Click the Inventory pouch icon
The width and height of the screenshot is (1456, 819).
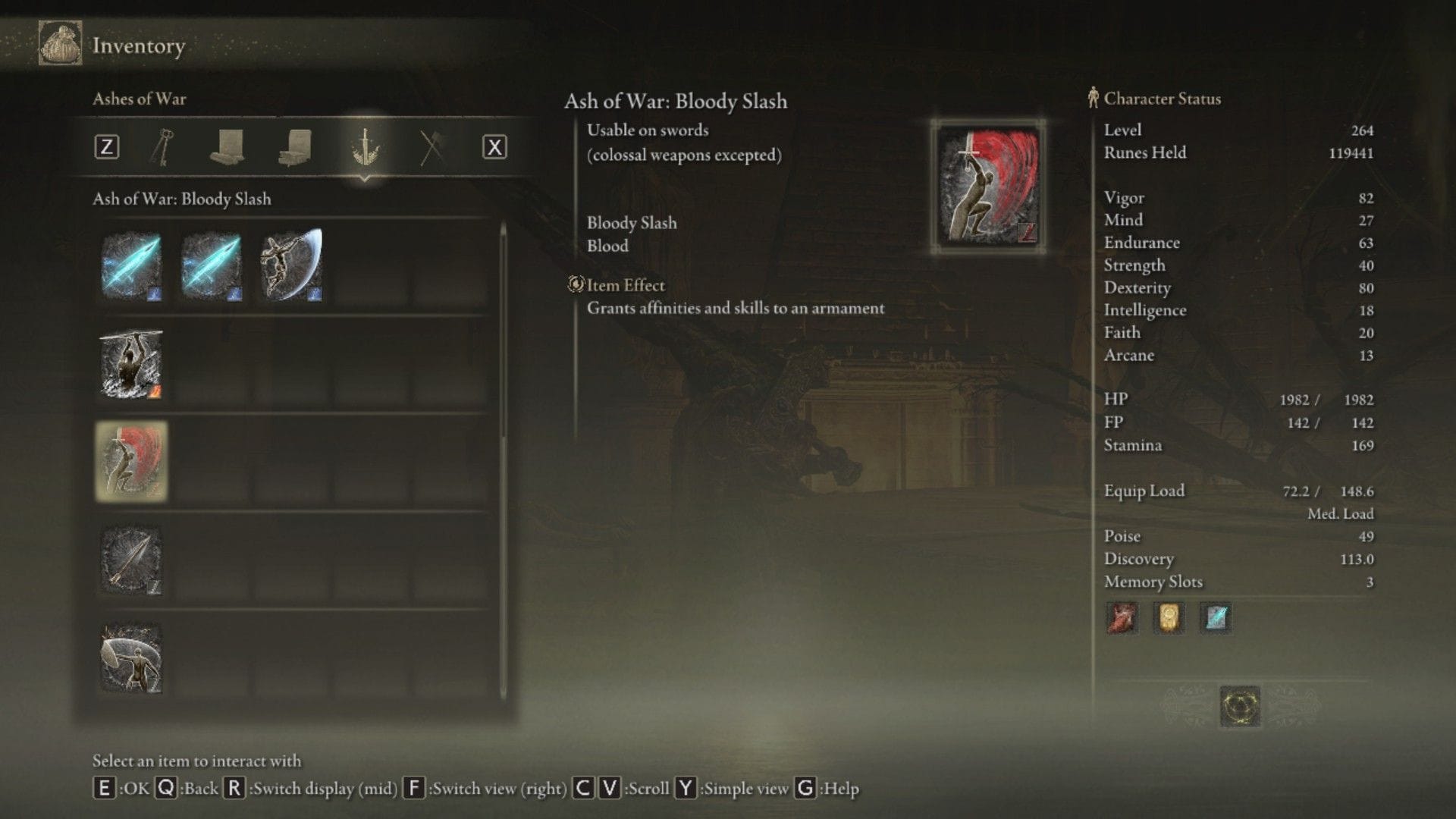[x=60, y=43]
